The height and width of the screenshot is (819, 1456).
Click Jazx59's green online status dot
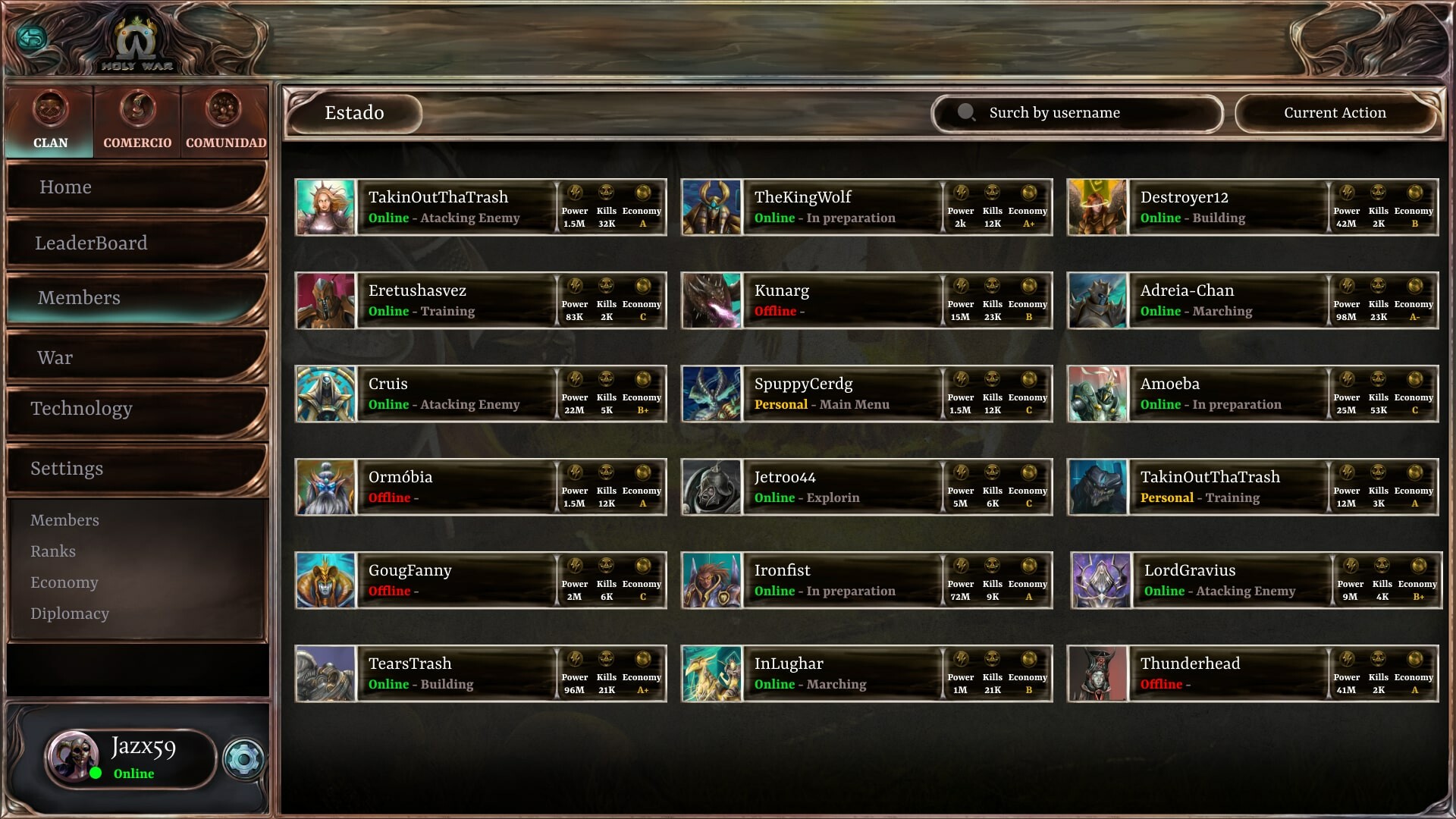coord(95,773)
